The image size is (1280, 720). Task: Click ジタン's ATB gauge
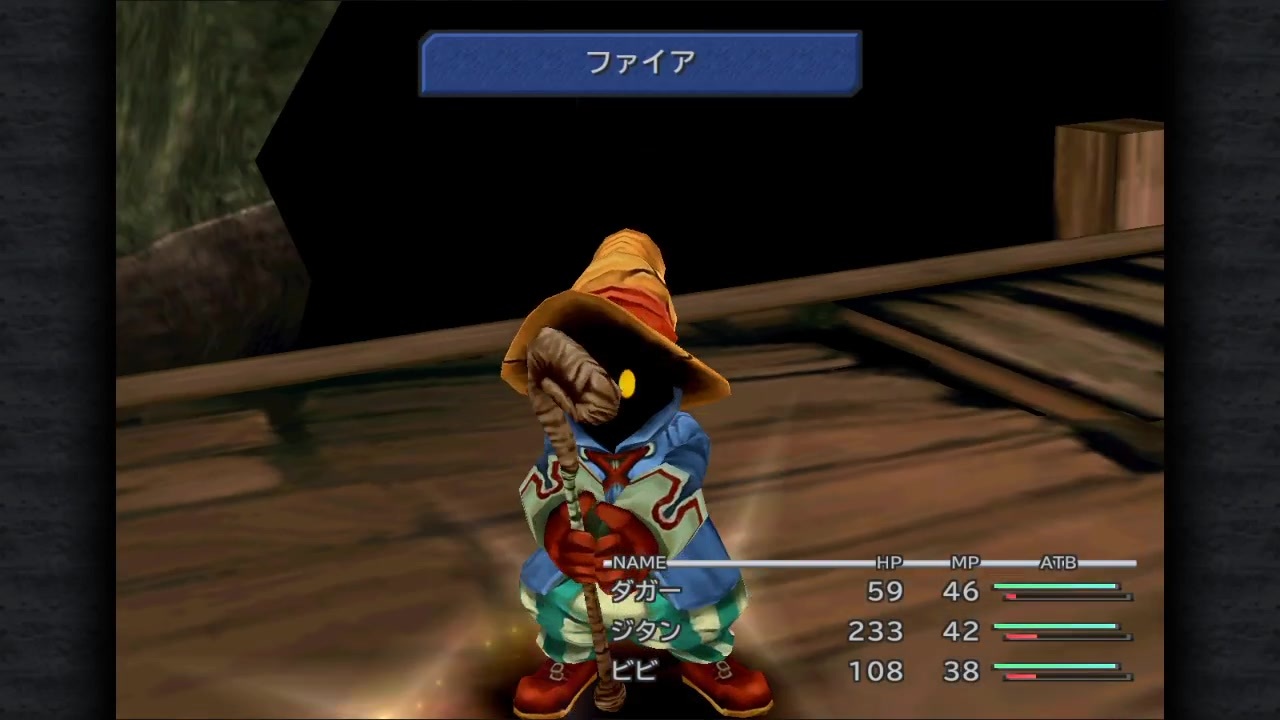tap(1060, 632)
